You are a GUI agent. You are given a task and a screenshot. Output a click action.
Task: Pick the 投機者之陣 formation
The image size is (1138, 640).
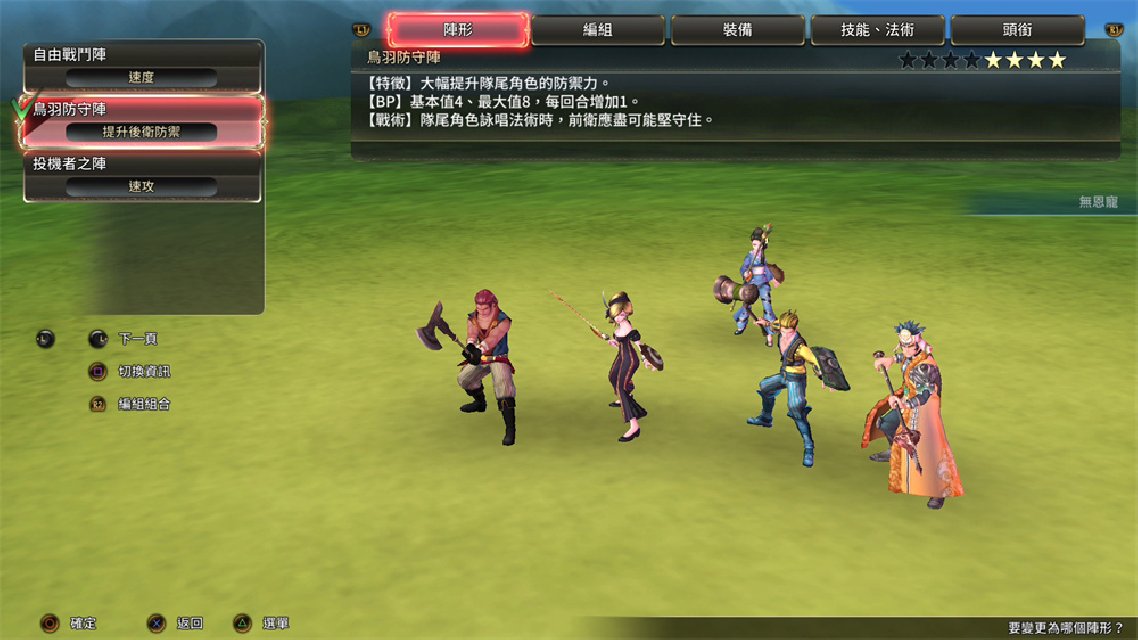pyautogui.click(x=142, y=176)
